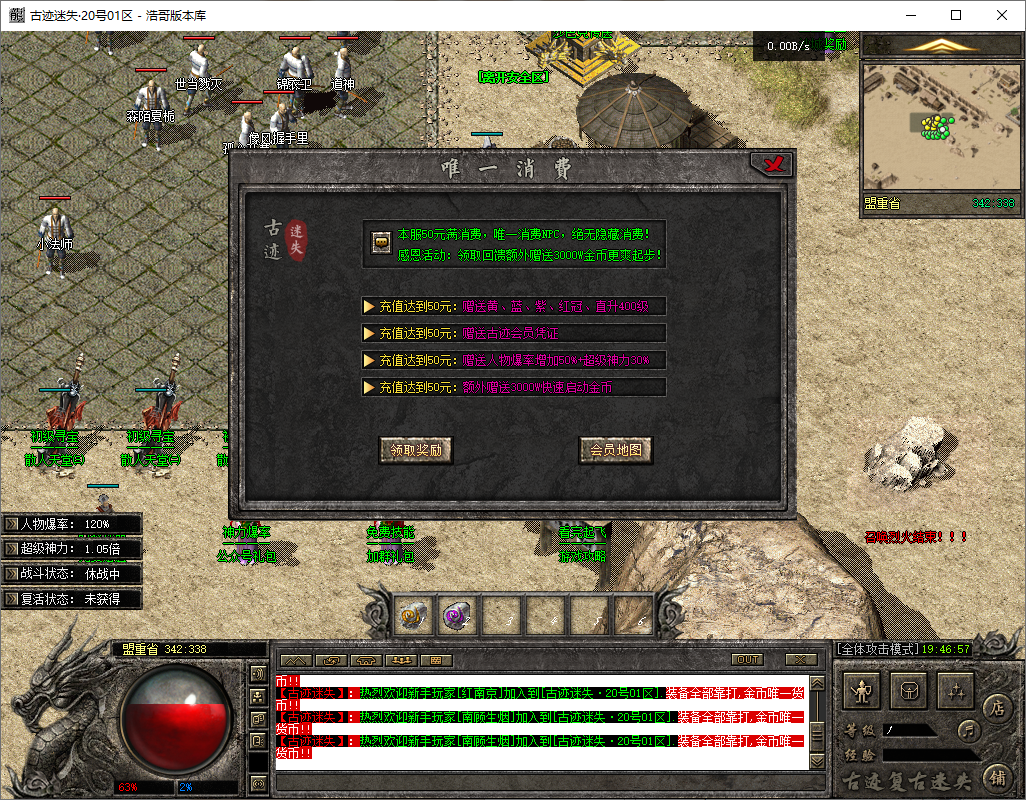Close the 唯一消费 dialog with the red X
1026x800 pixels.
pyautogui.click(x=772, y=164)
